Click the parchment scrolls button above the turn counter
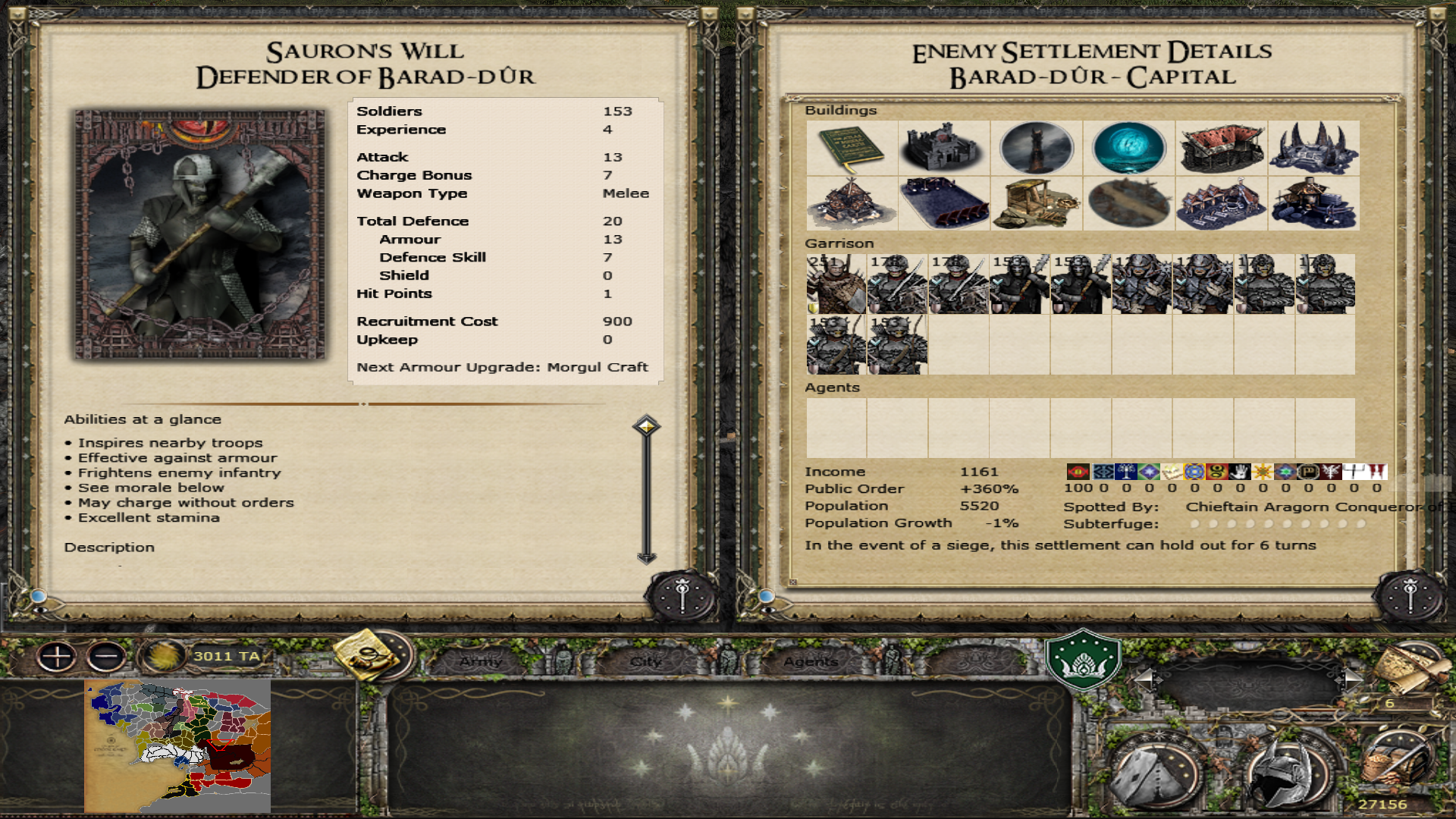Image resolution: width=1456 pixels, height=819 pixels. click(1410, 669)
